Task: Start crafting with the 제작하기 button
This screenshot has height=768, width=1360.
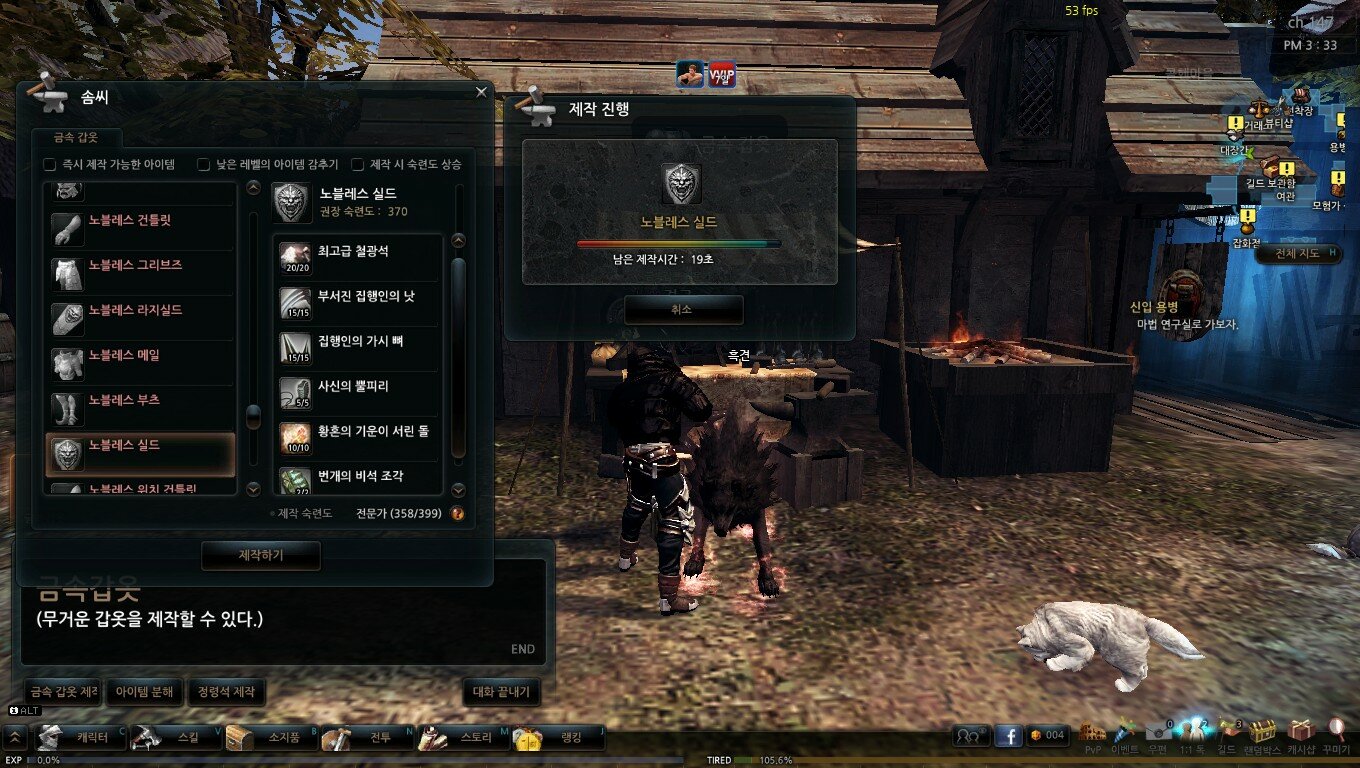Action: 260,555
